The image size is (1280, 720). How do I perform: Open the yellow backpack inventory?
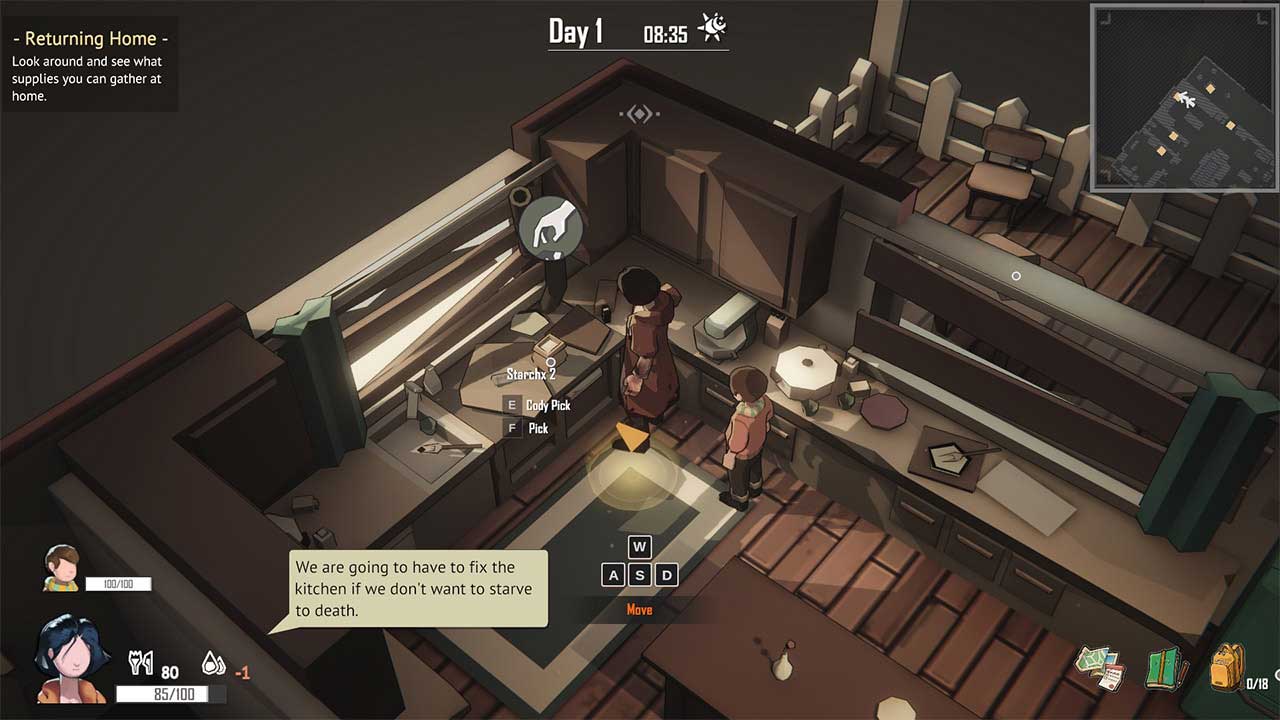(1227, 666)
